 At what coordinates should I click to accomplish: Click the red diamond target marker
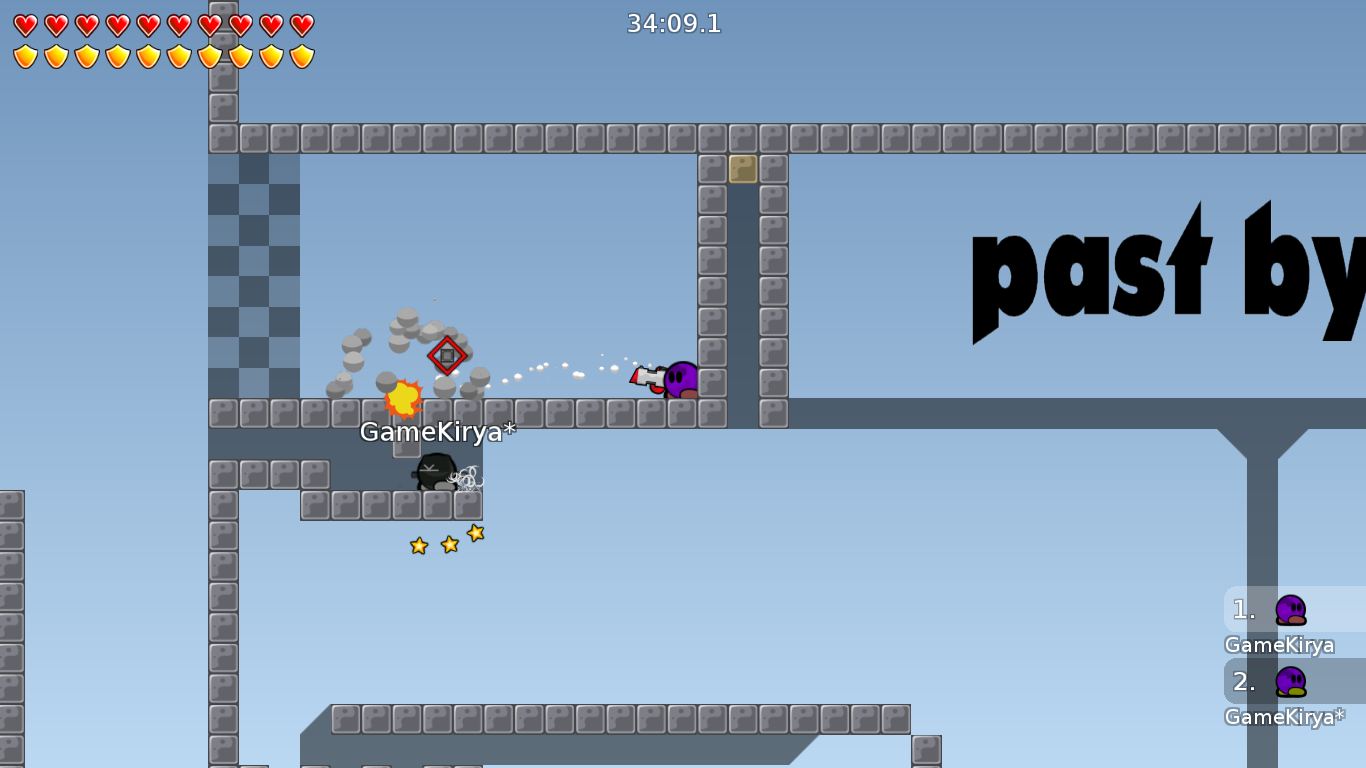pos(447,356)
